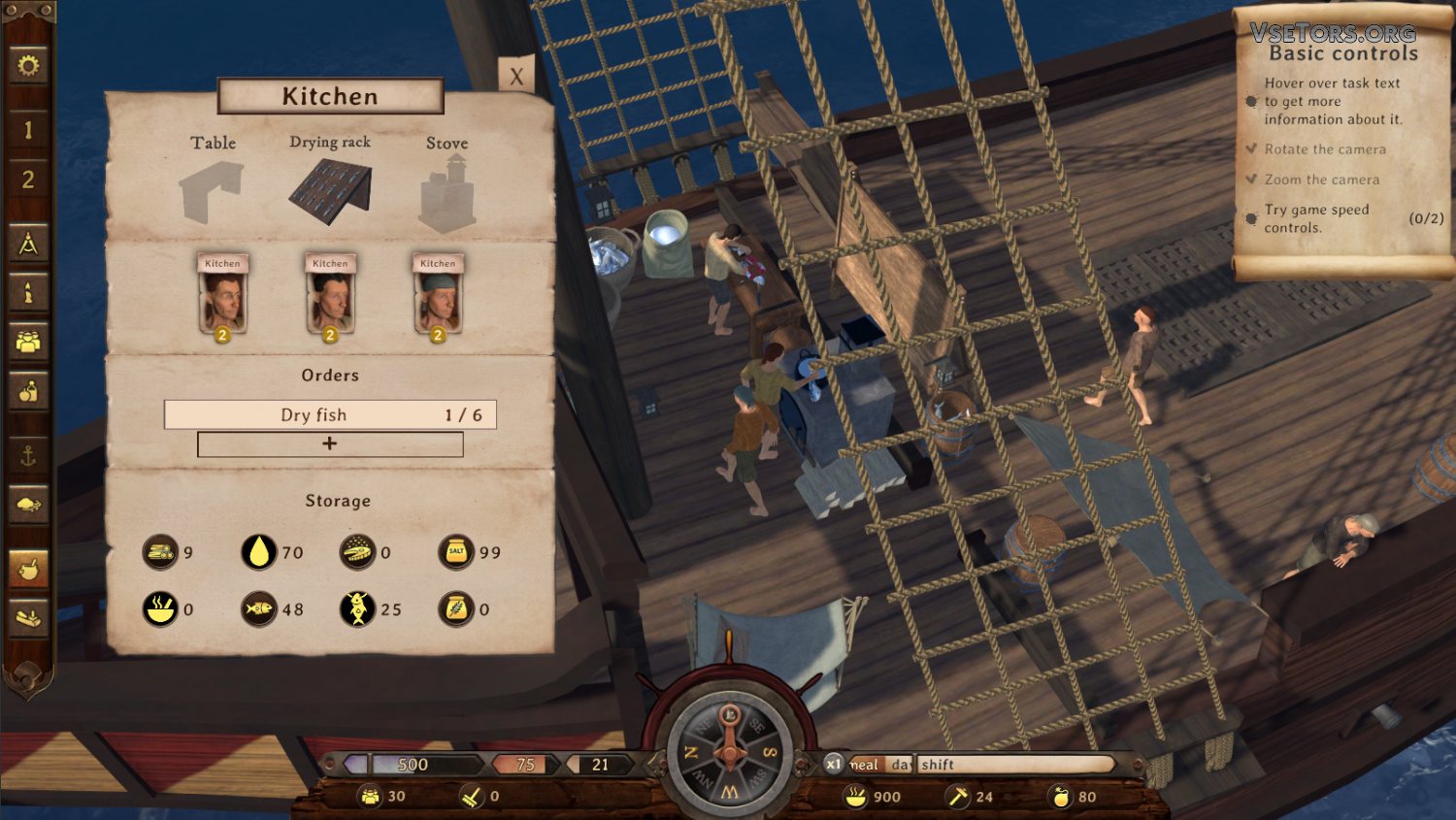Choose the Drying rack station
The width and height of the screenshot is (1456, 820).
330,190
